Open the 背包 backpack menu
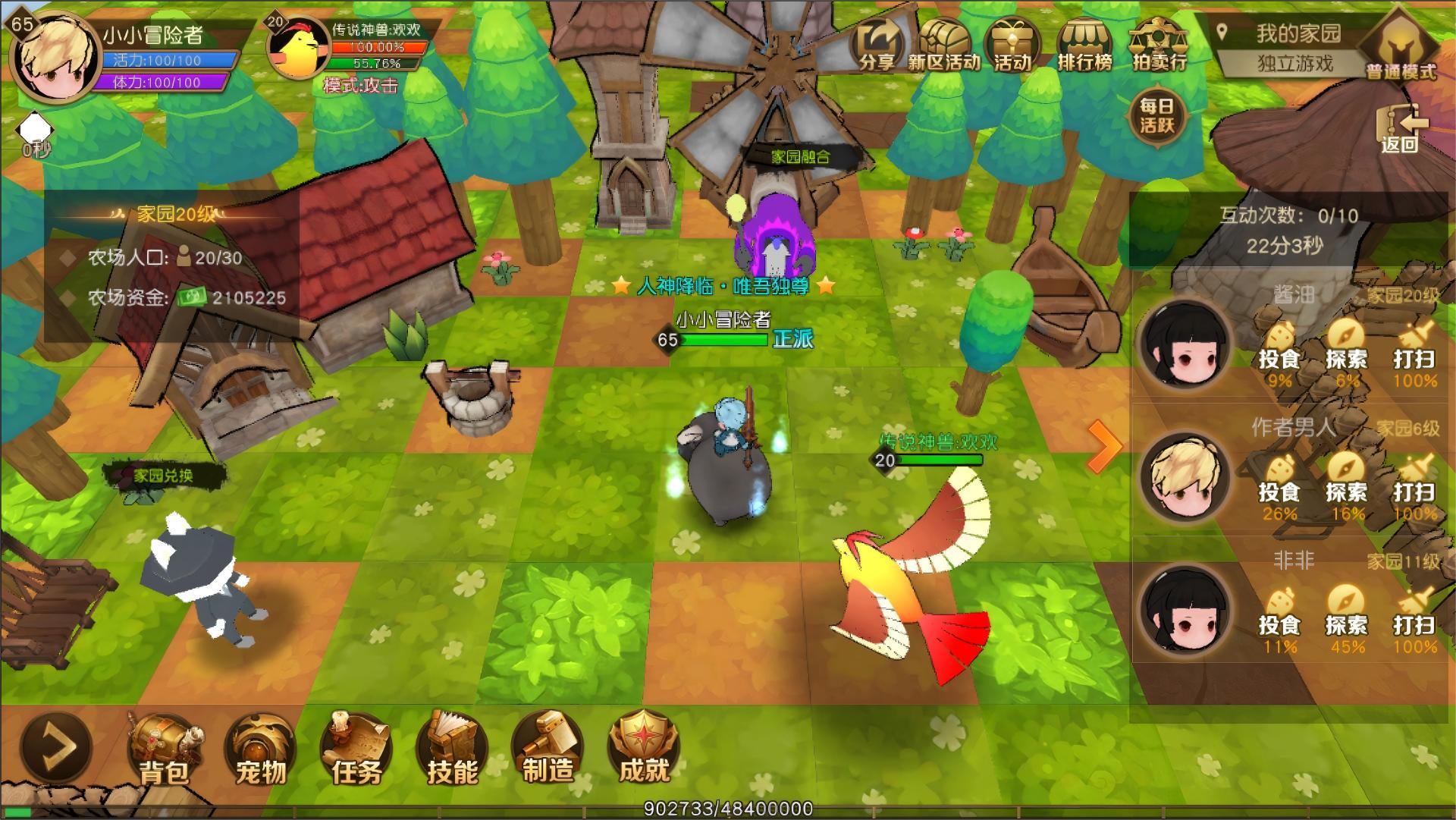 click(x=163, y=749)
